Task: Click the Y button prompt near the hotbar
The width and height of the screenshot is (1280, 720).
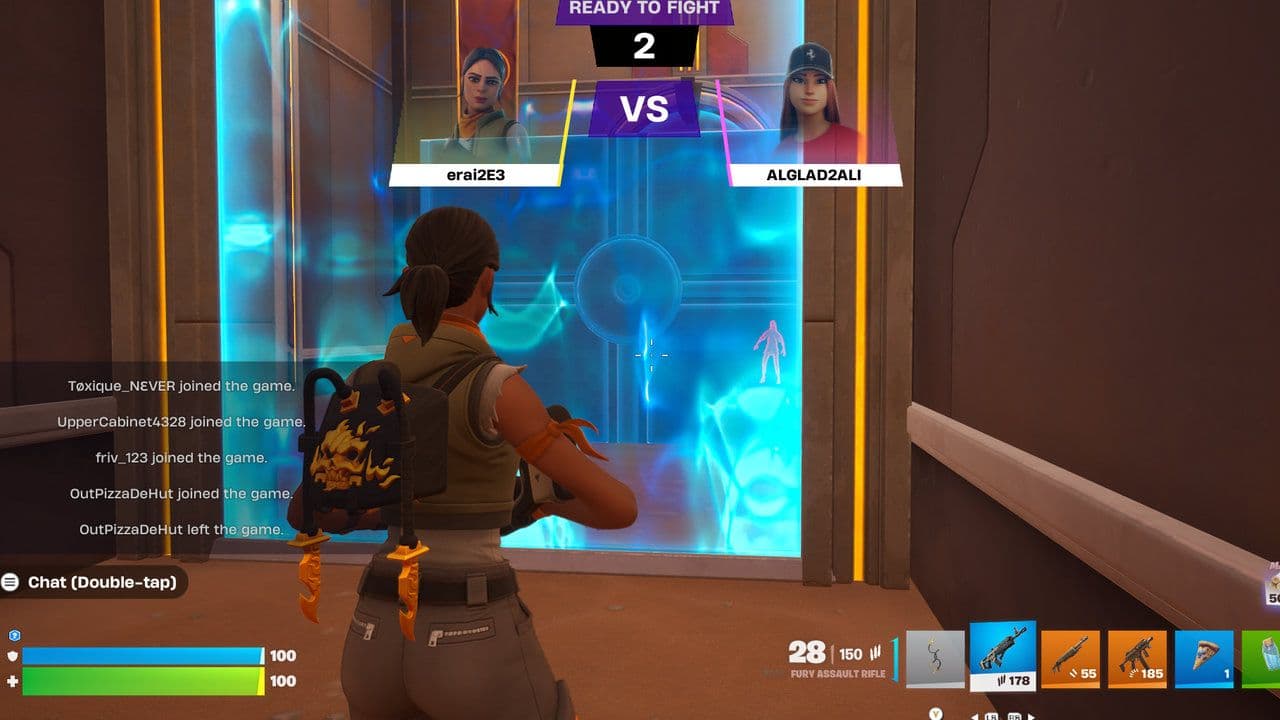Action: [936, 714]
